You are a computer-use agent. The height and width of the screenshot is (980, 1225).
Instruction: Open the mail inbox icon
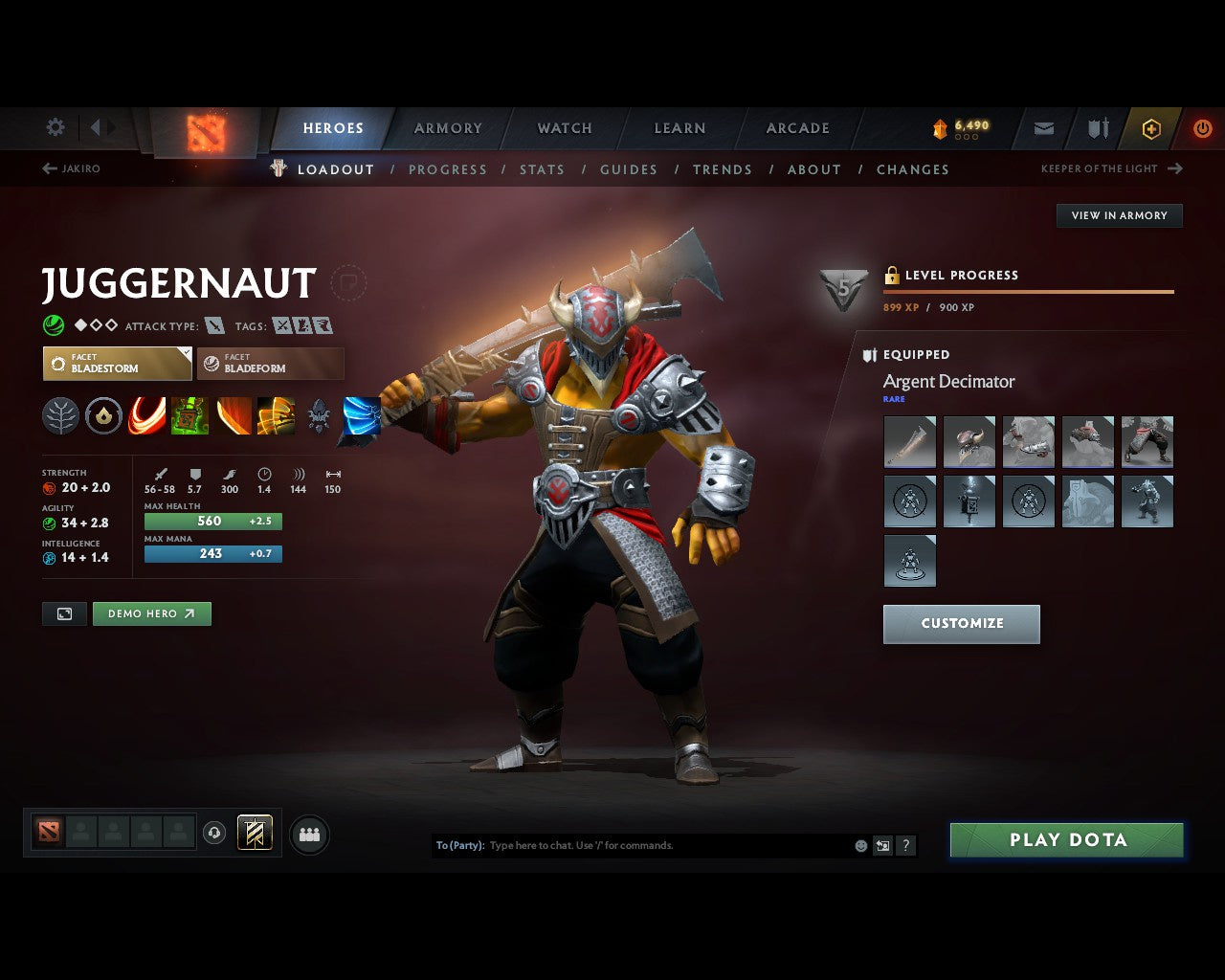[x=1043, y=128]
